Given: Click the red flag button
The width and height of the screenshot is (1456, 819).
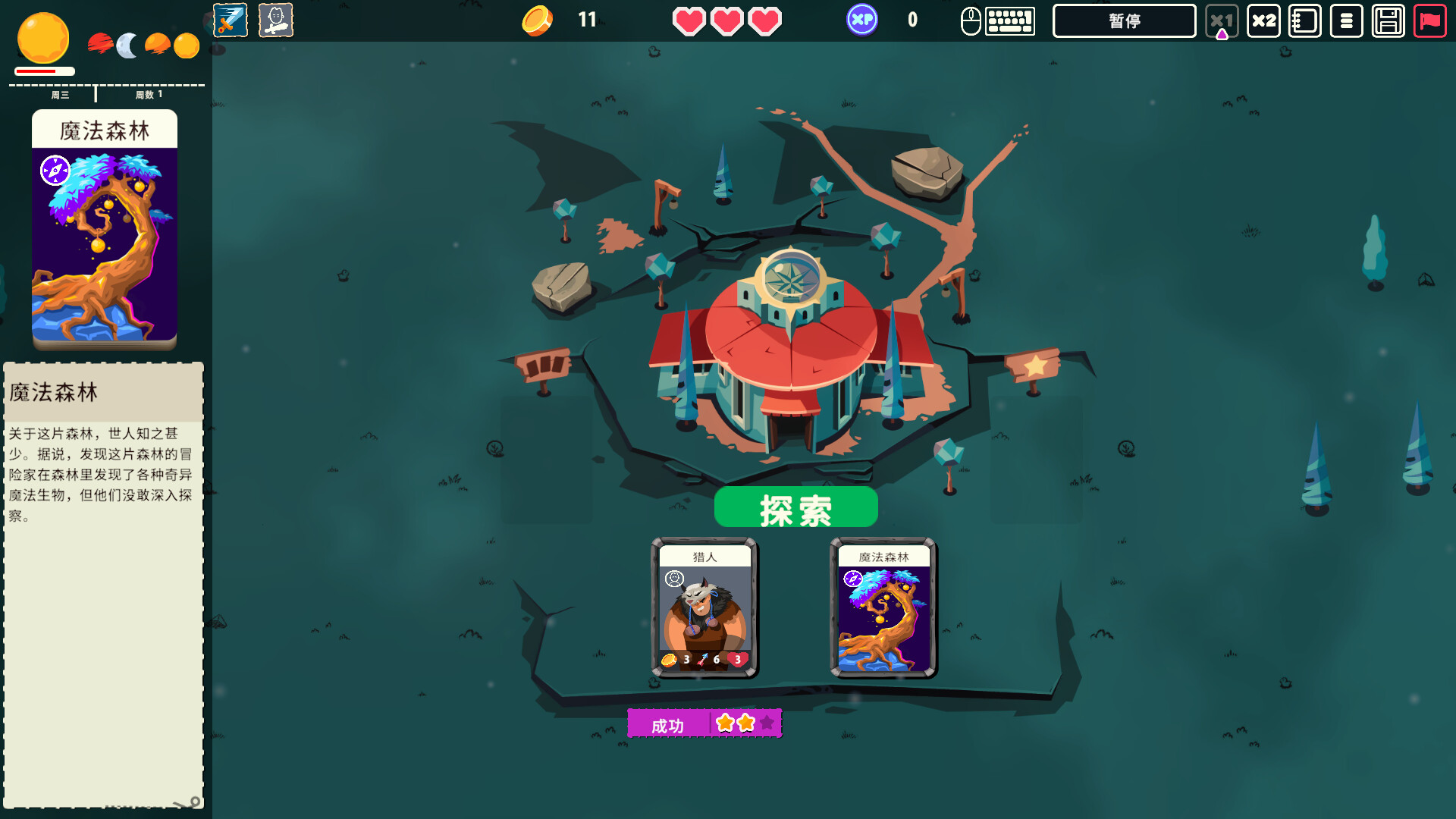Looking at the screenshot, I should click(1429, 21).
